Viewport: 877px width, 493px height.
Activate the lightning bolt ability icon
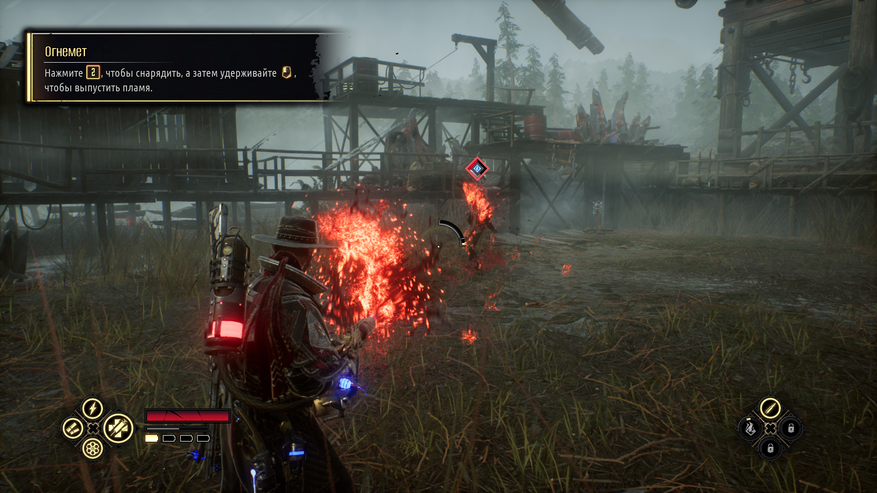(x=91, y=408)
